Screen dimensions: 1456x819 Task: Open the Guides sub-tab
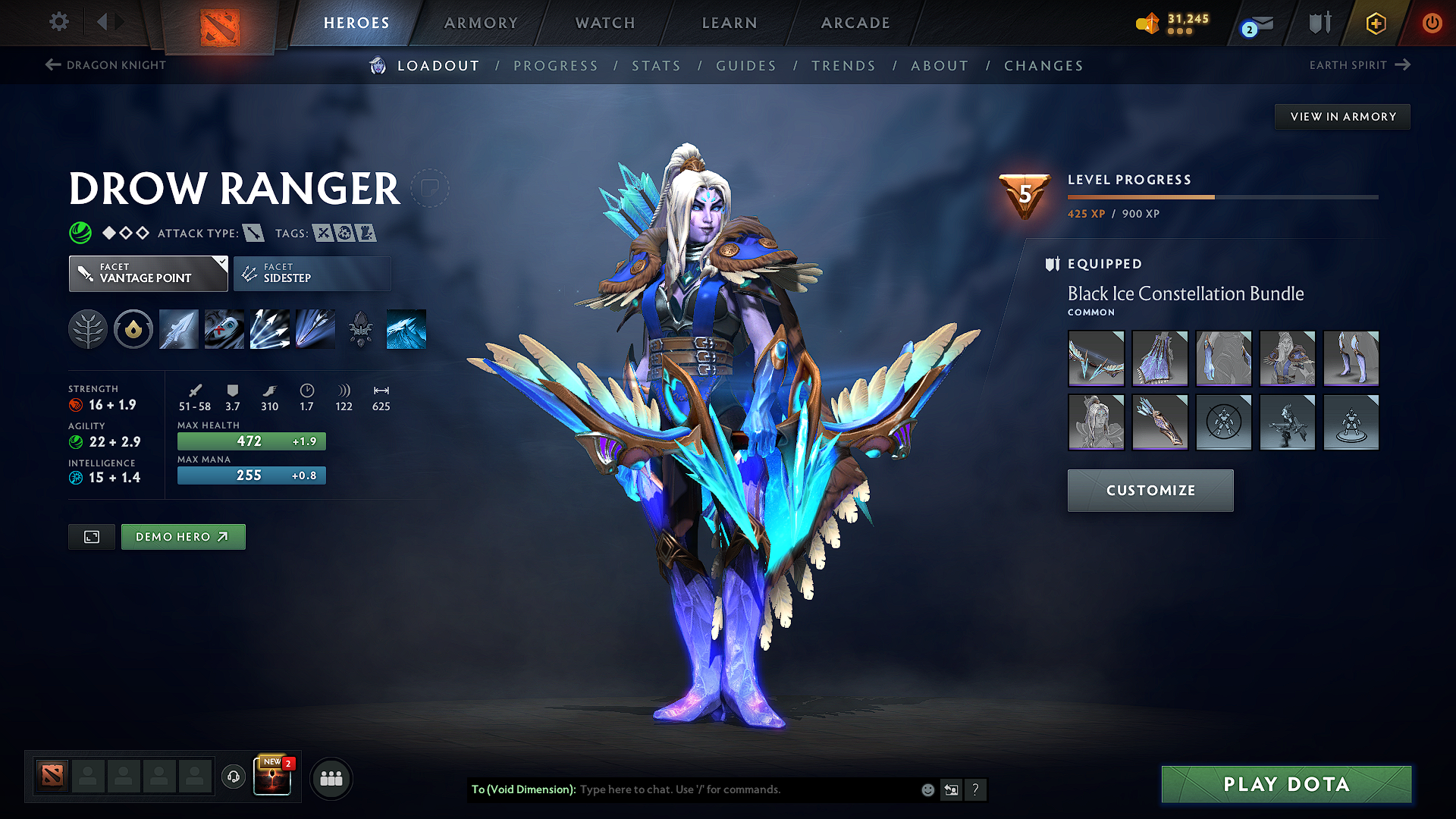(x=746, y=66)
